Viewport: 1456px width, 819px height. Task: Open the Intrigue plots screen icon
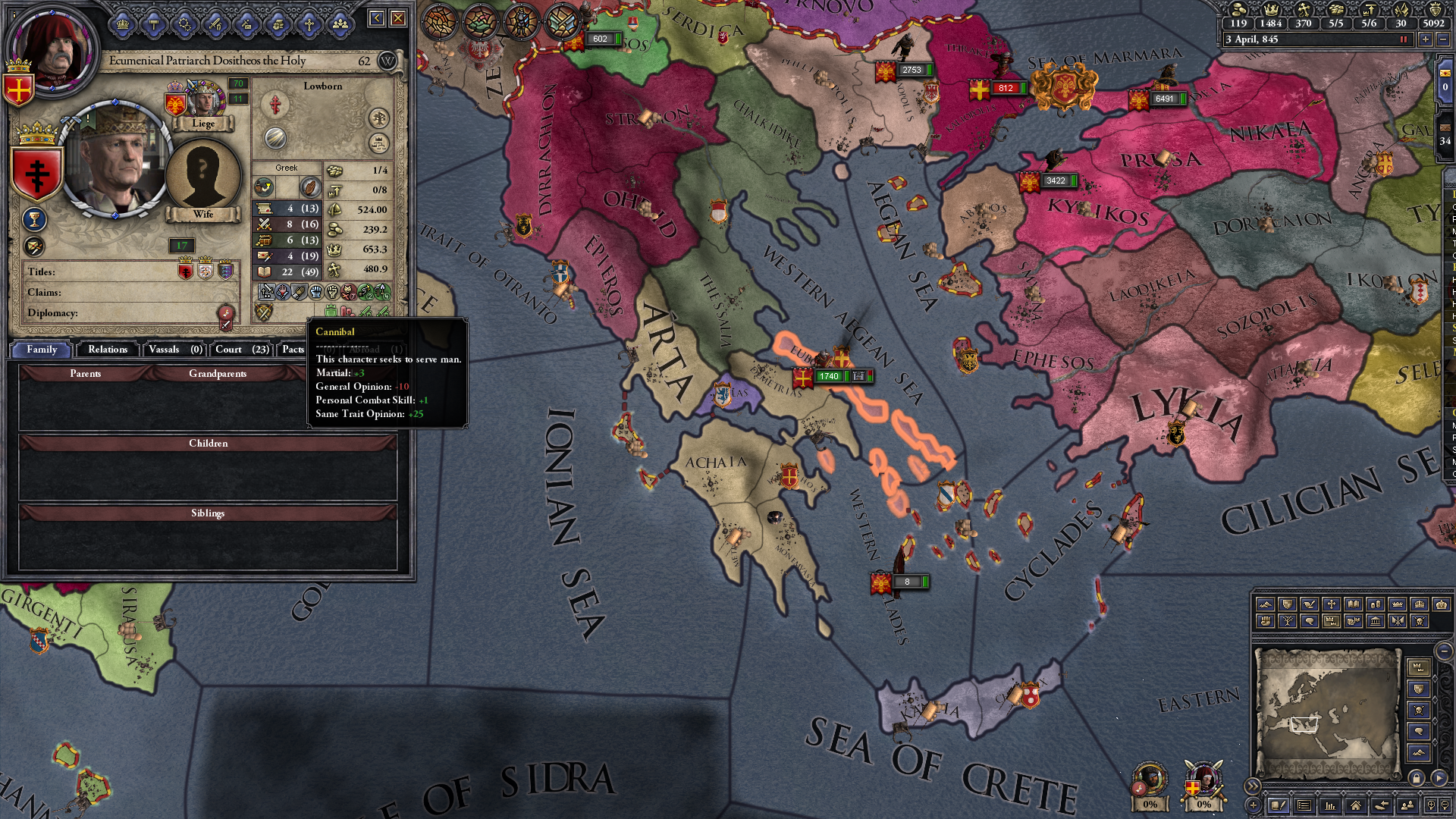pos(246,25)
